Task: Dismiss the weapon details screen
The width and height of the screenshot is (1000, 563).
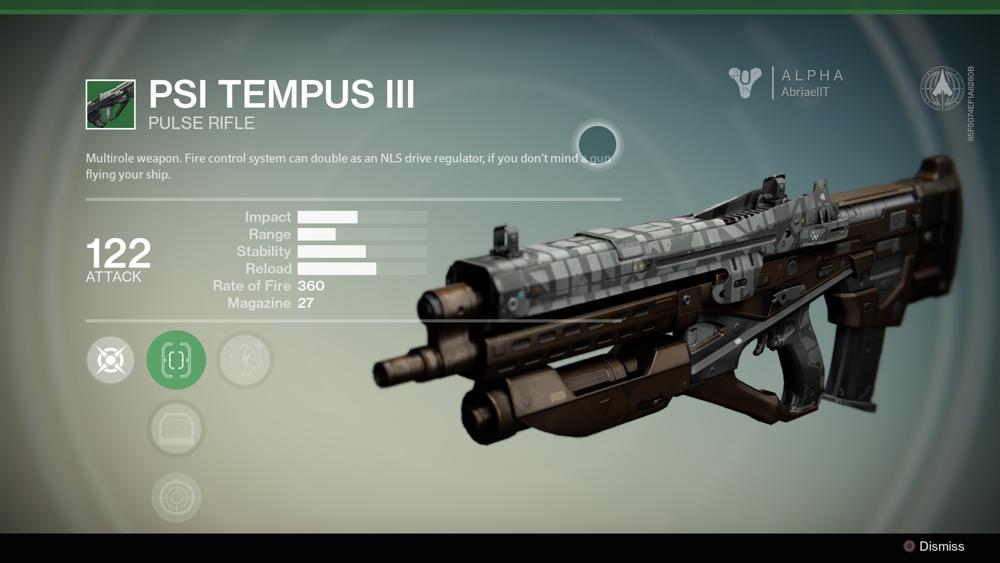Action: [934, 546]
